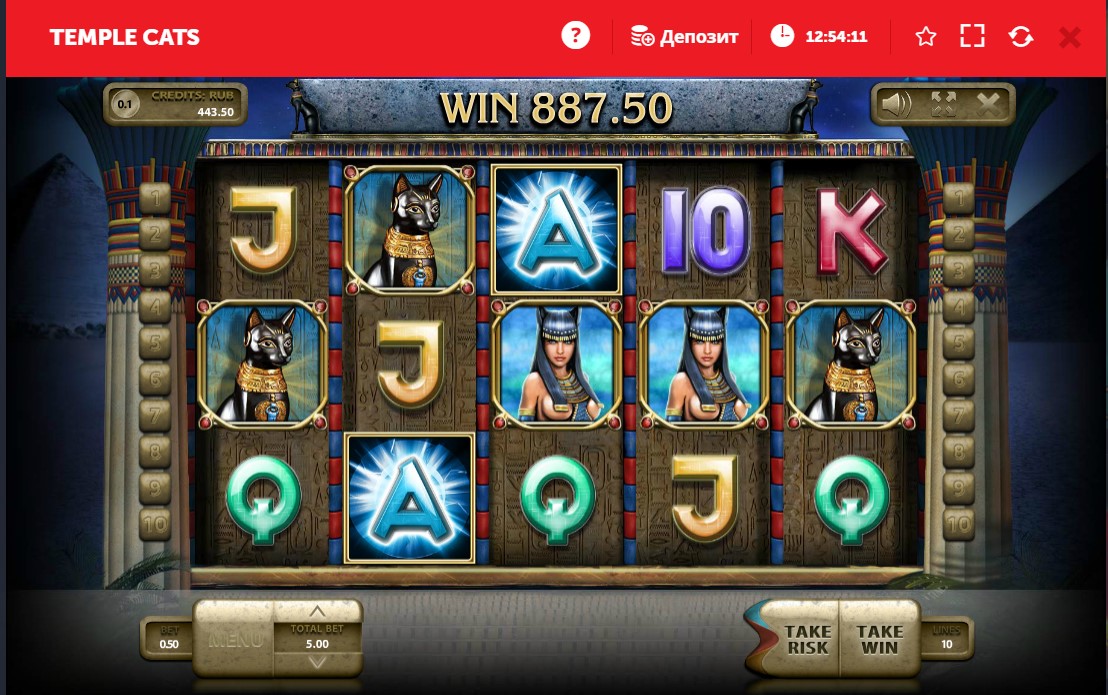Show help with the question mark icon

point(575,37)
